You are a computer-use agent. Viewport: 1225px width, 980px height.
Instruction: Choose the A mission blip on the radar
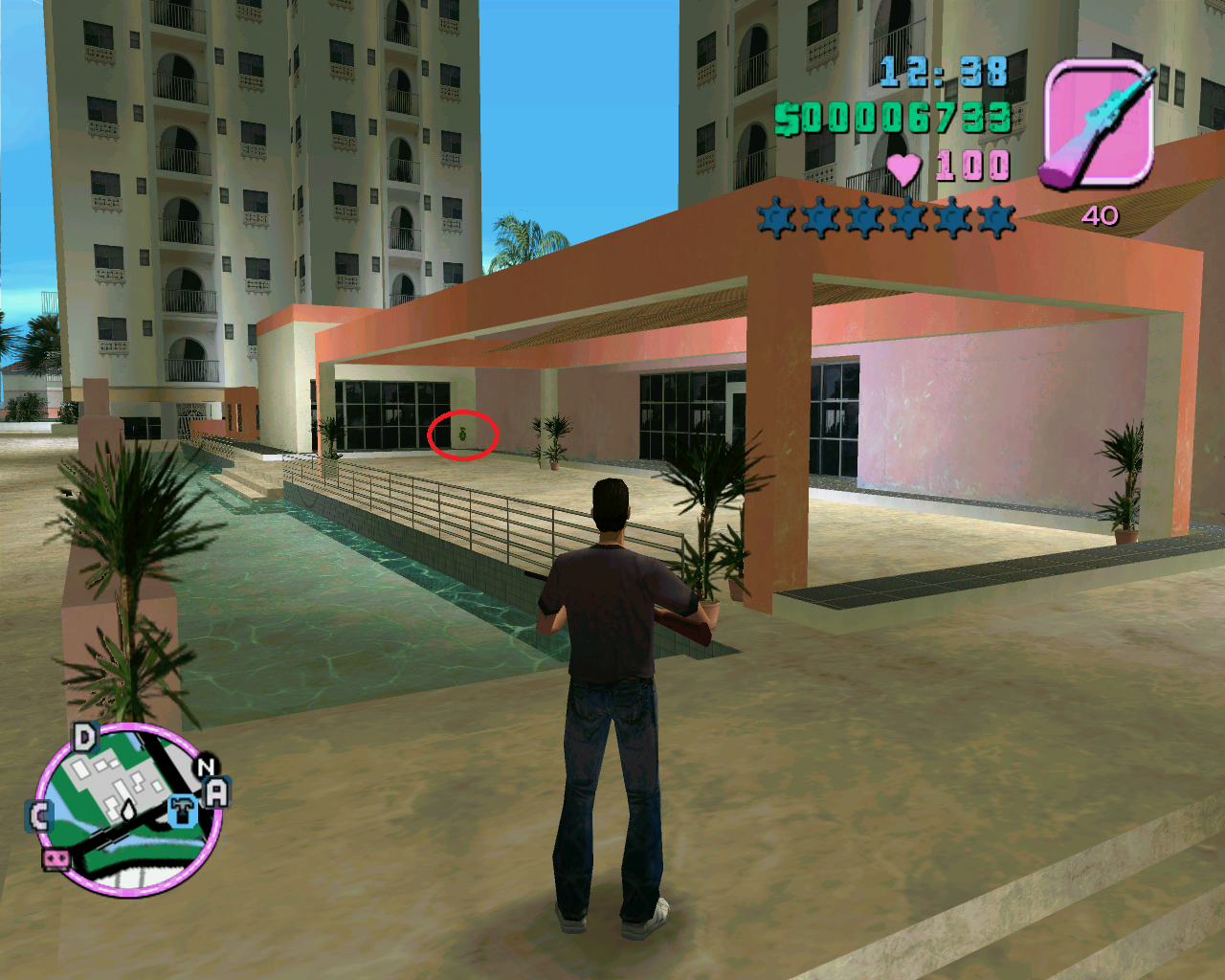click(x=217, y=792)
